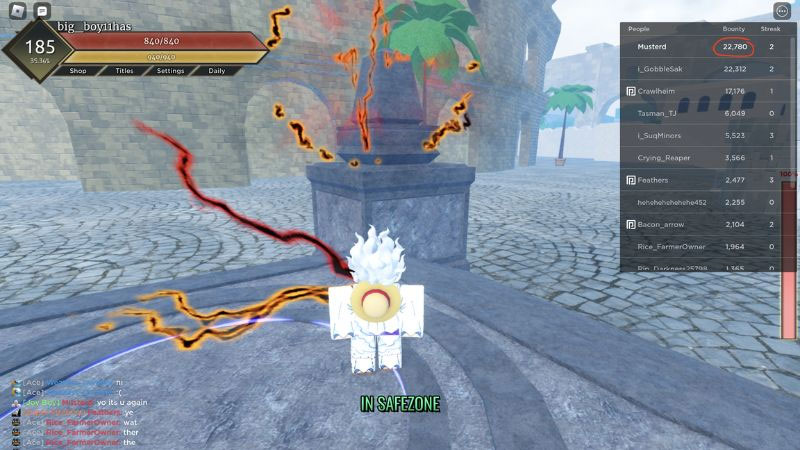Open the Settings menu
The height and width of the screenshot is (450, 800).
170,71
